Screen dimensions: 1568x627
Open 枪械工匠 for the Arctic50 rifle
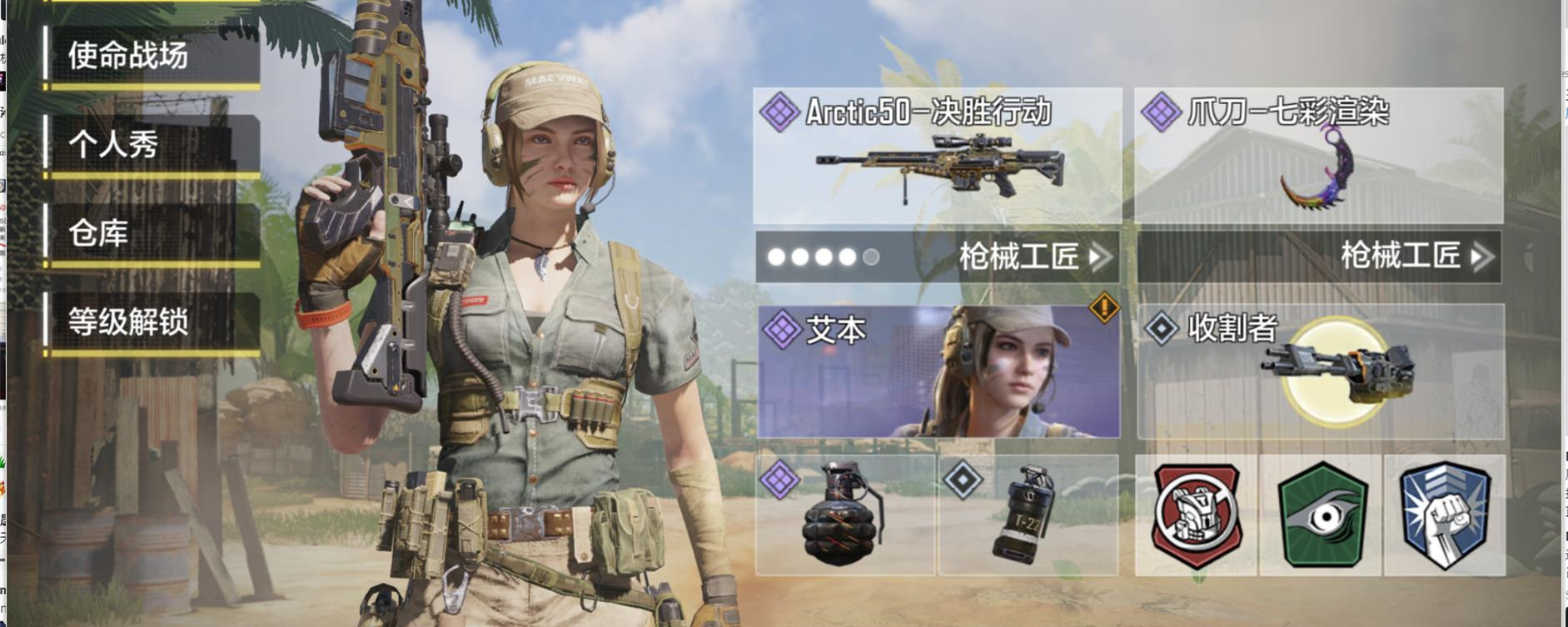1034,256
